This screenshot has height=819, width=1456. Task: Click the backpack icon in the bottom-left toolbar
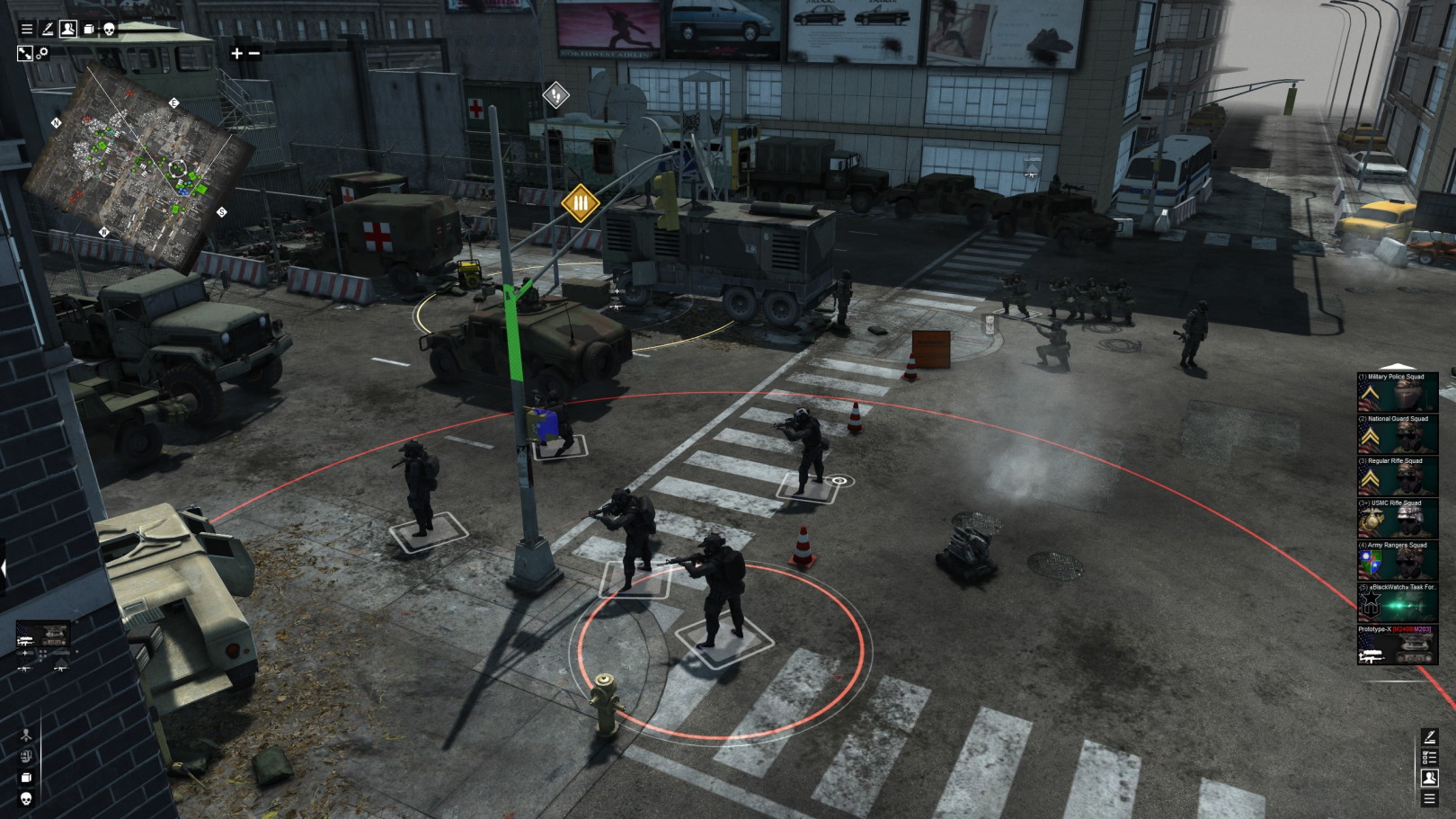26,756
